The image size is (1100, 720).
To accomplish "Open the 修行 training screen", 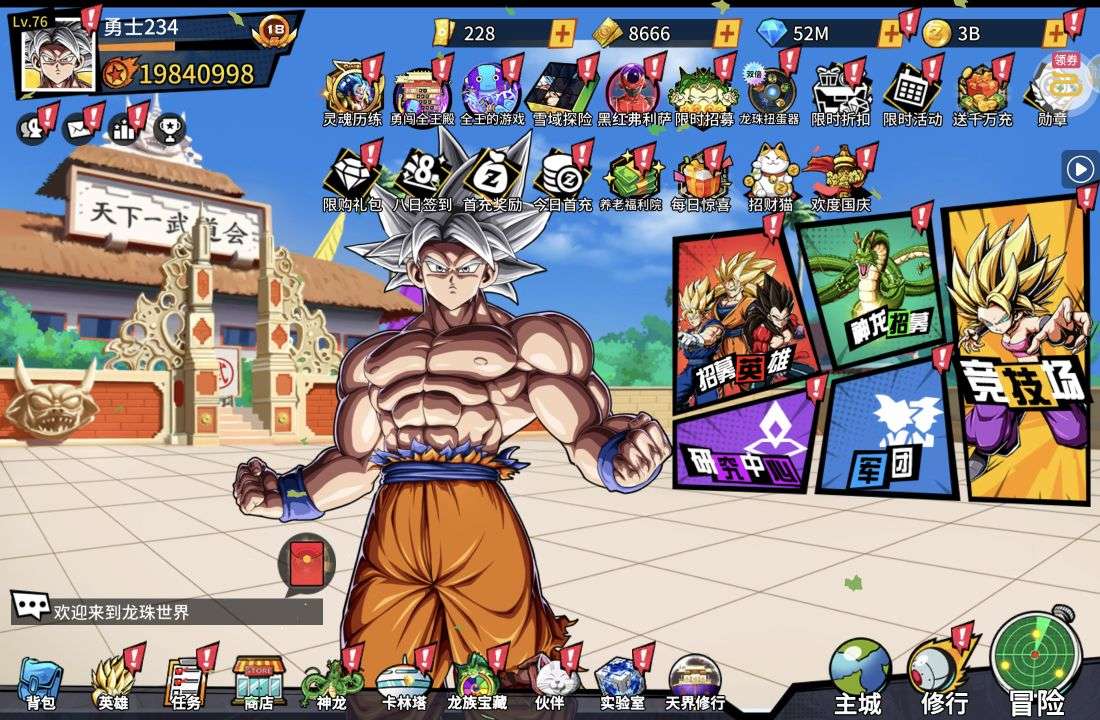I will pos(943,675).
